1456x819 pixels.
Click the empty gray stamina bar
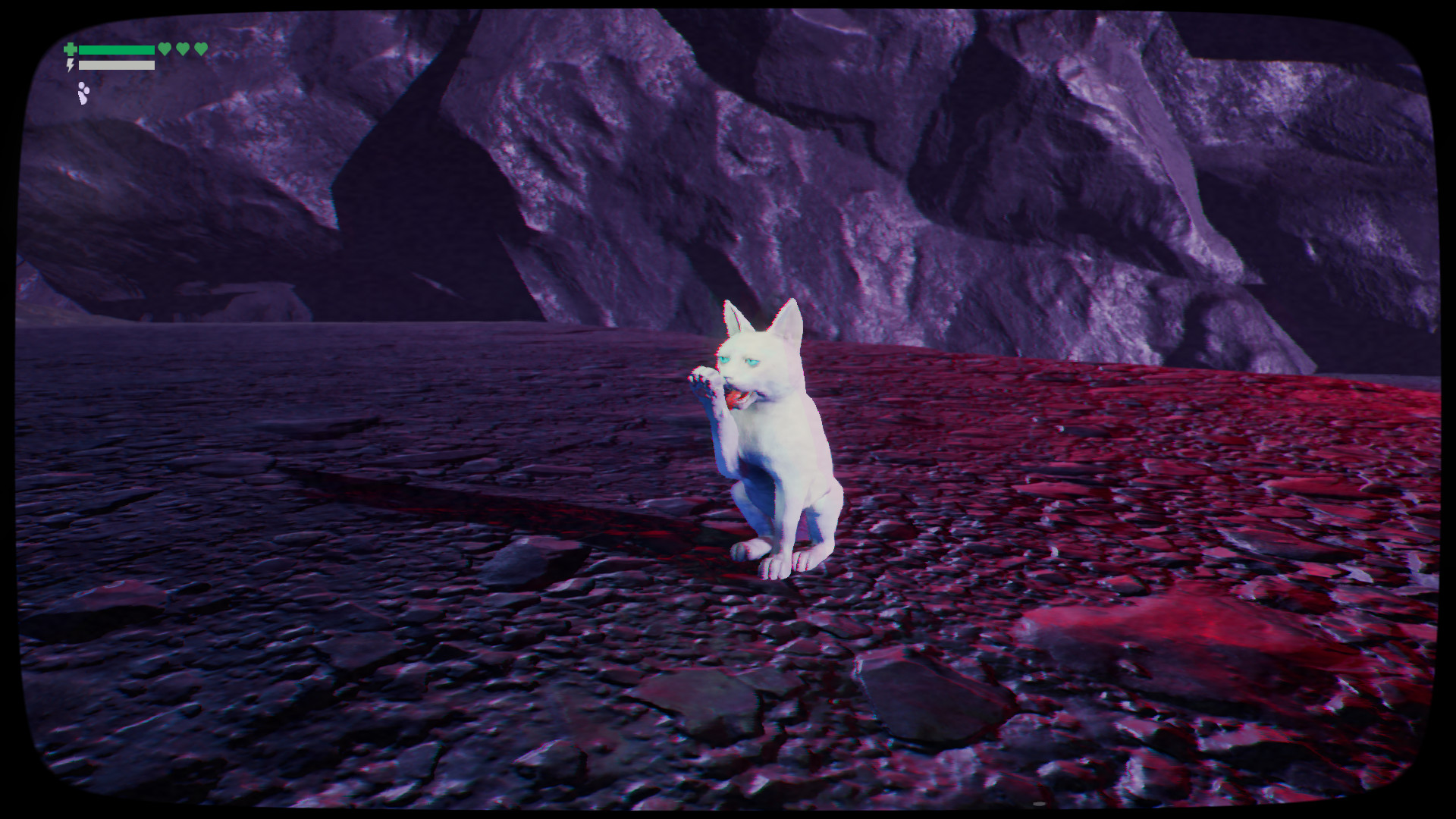pyautogui.click(x=117, y=65)
